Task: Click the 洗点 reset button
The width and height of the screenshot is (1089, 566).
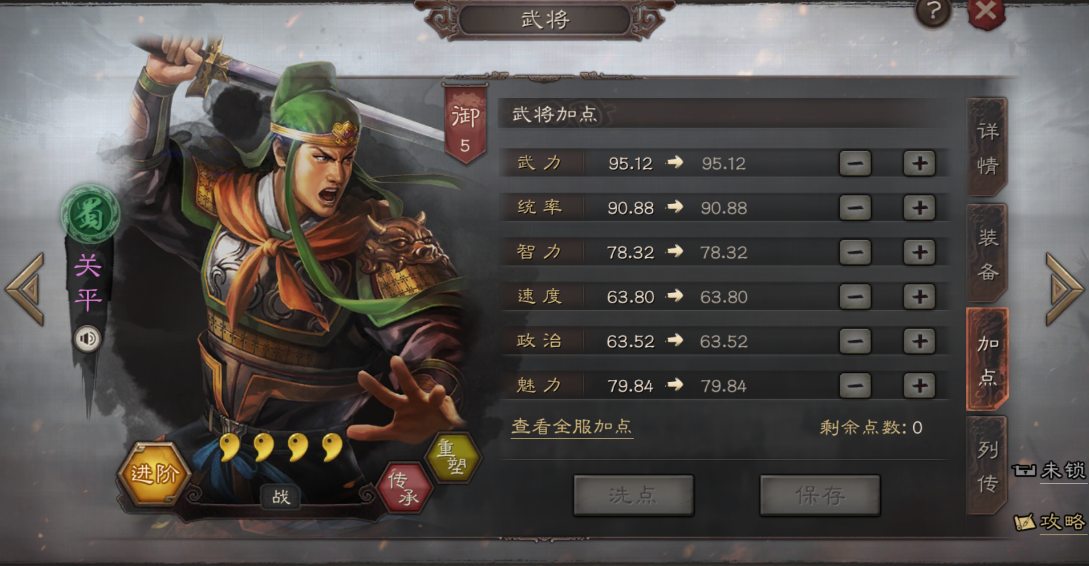Action: [x=633, y=495]
